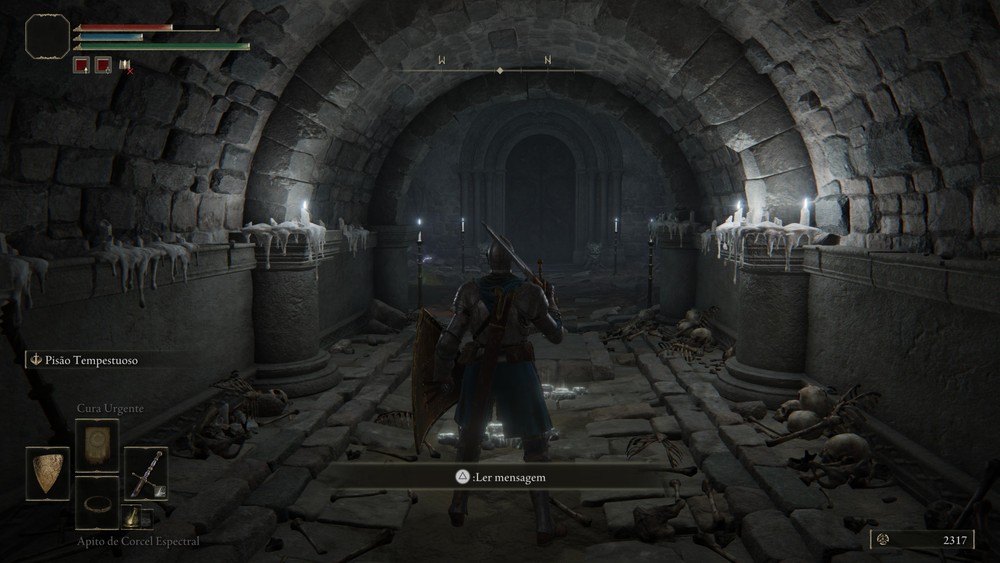Viewport: 1000px width, 563px height.
Task: Use the Apito de Corcel Espectral ring slot
Action: point(97,502)
